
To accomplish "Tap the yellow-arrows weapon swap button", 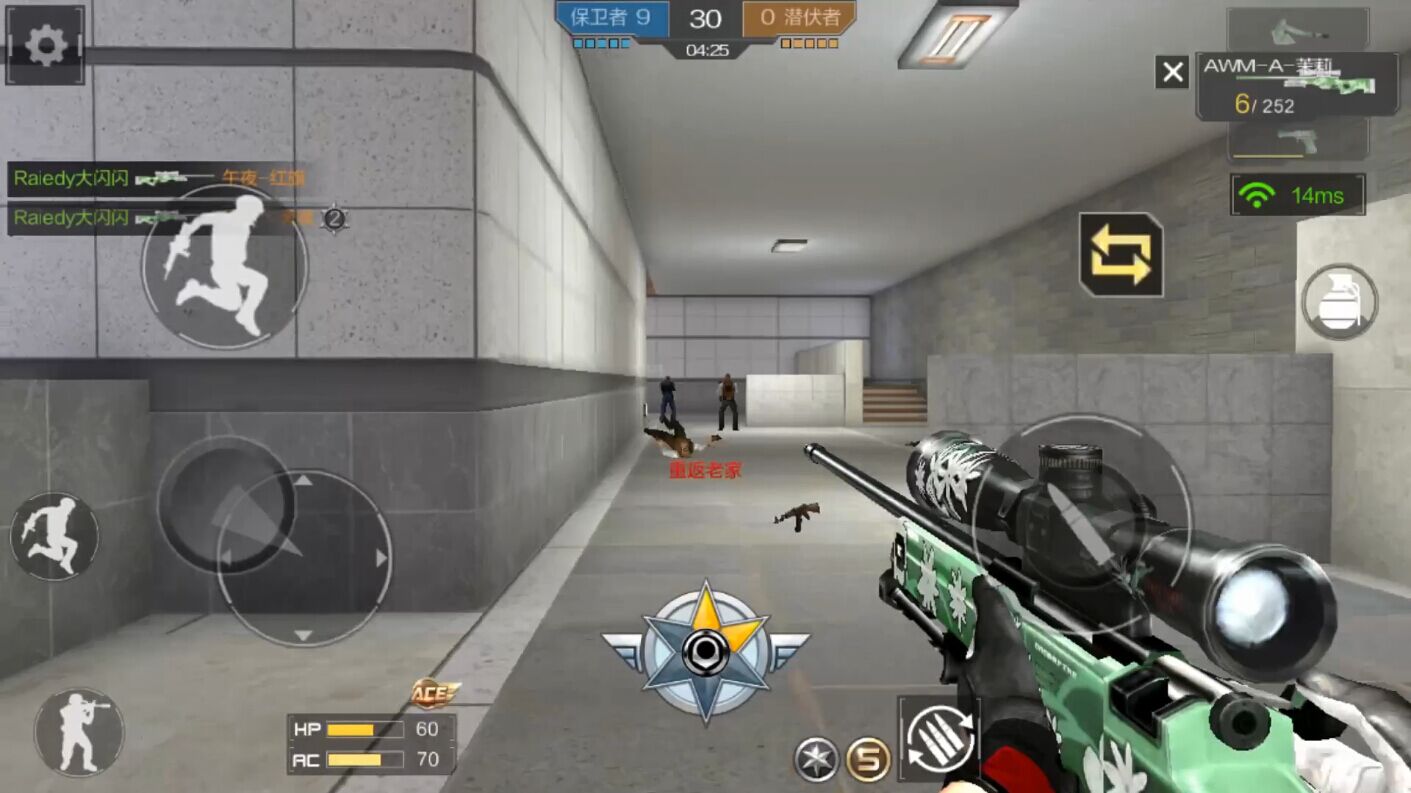I will (x=1120, y=255).
